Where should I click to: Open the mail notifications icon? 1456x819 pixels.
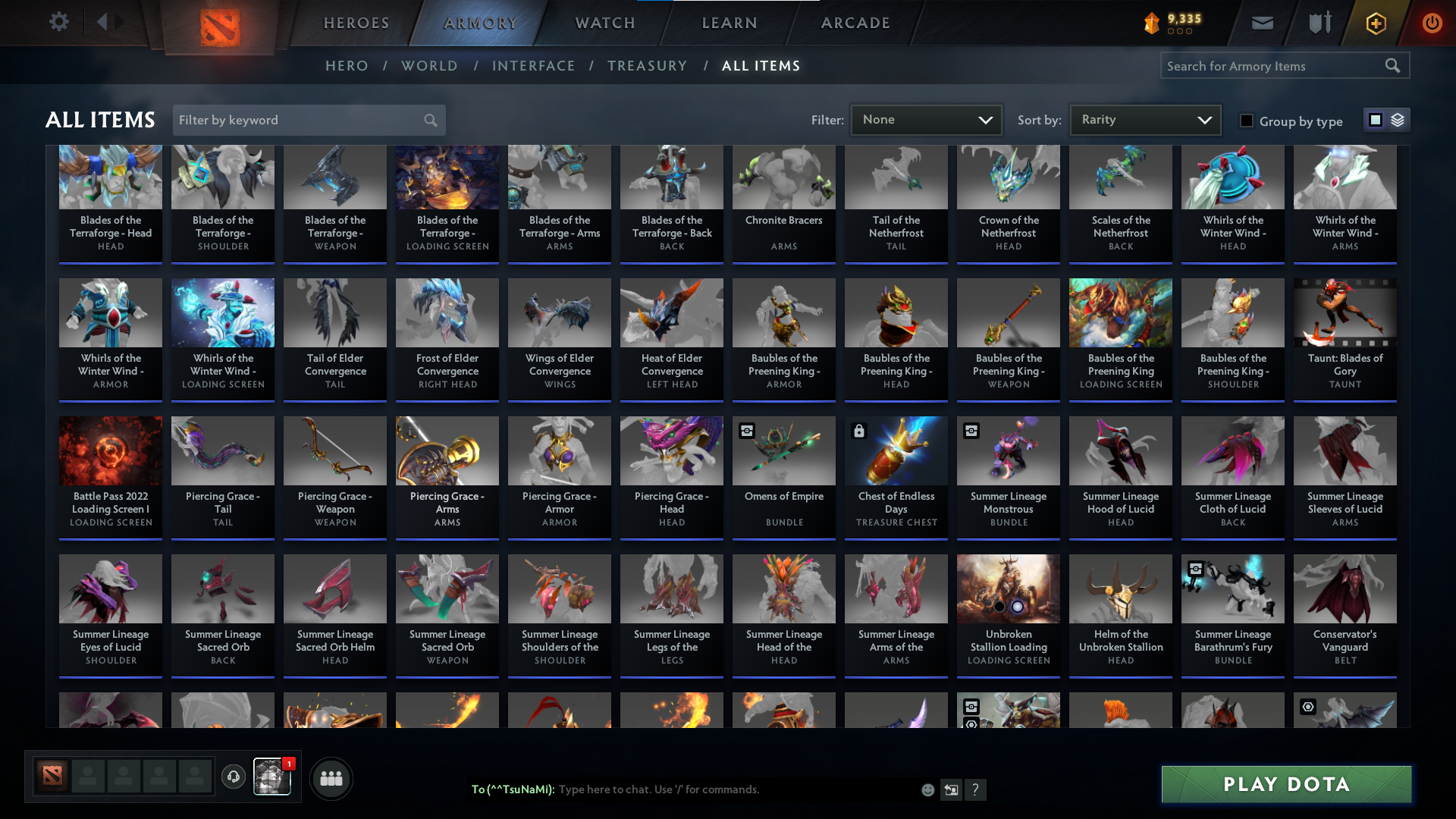[1261, 23]
